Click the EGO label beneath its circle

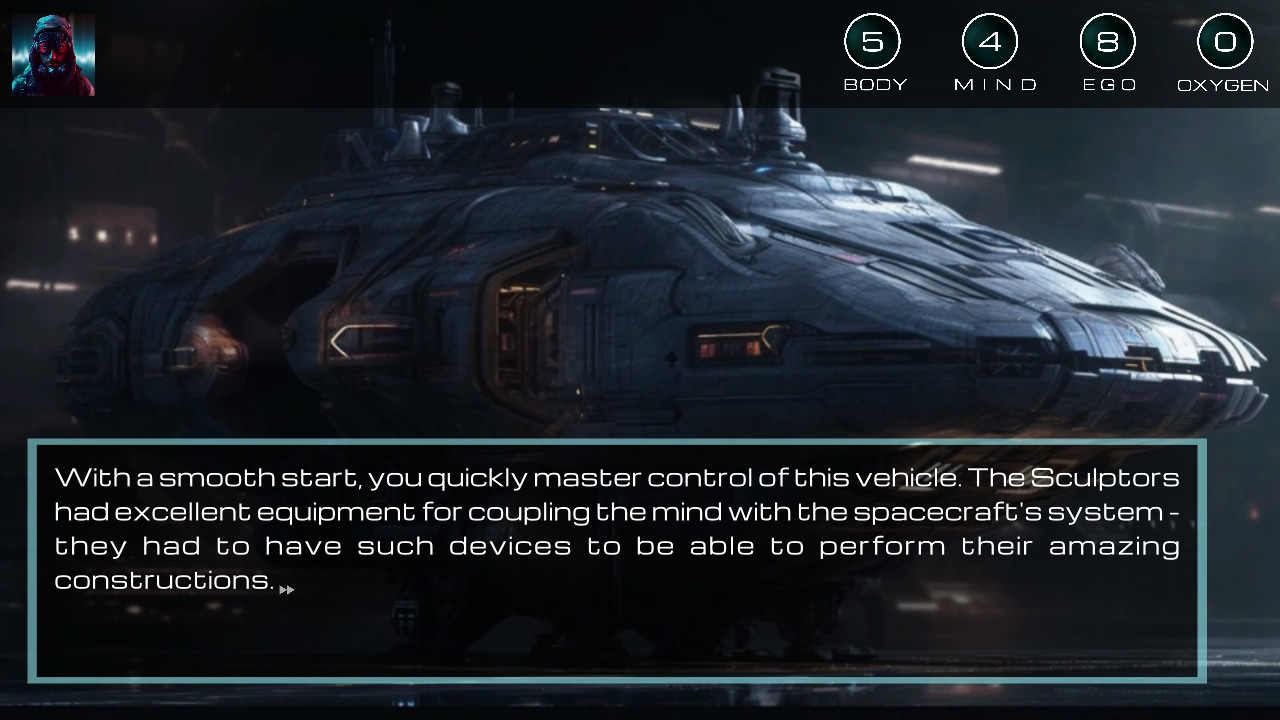click(x=1109, y=85)
